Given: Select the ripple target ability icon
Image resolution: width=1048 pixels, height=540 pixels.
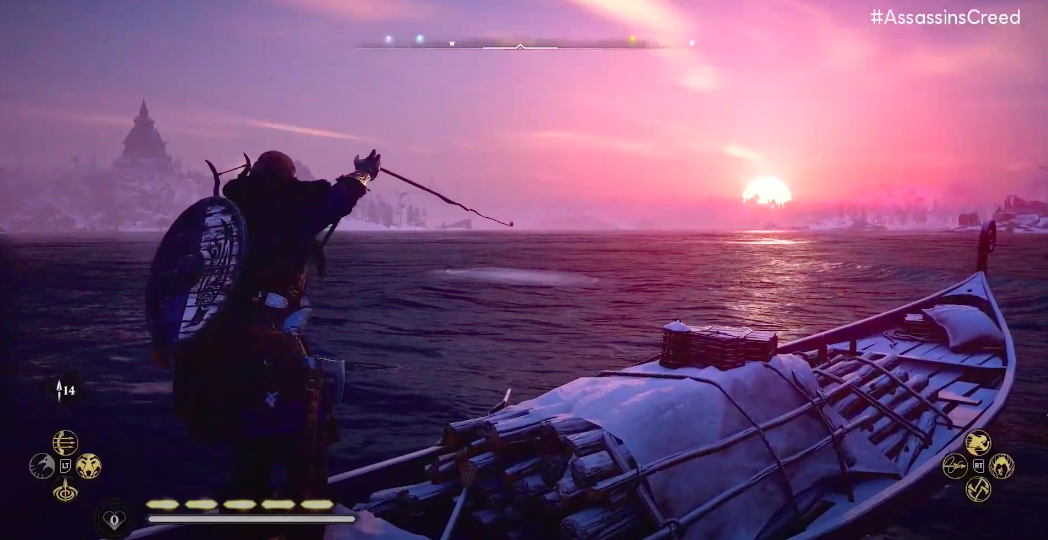Looking at the screenshot, I should pyautogui.click(x=65, y=490).
